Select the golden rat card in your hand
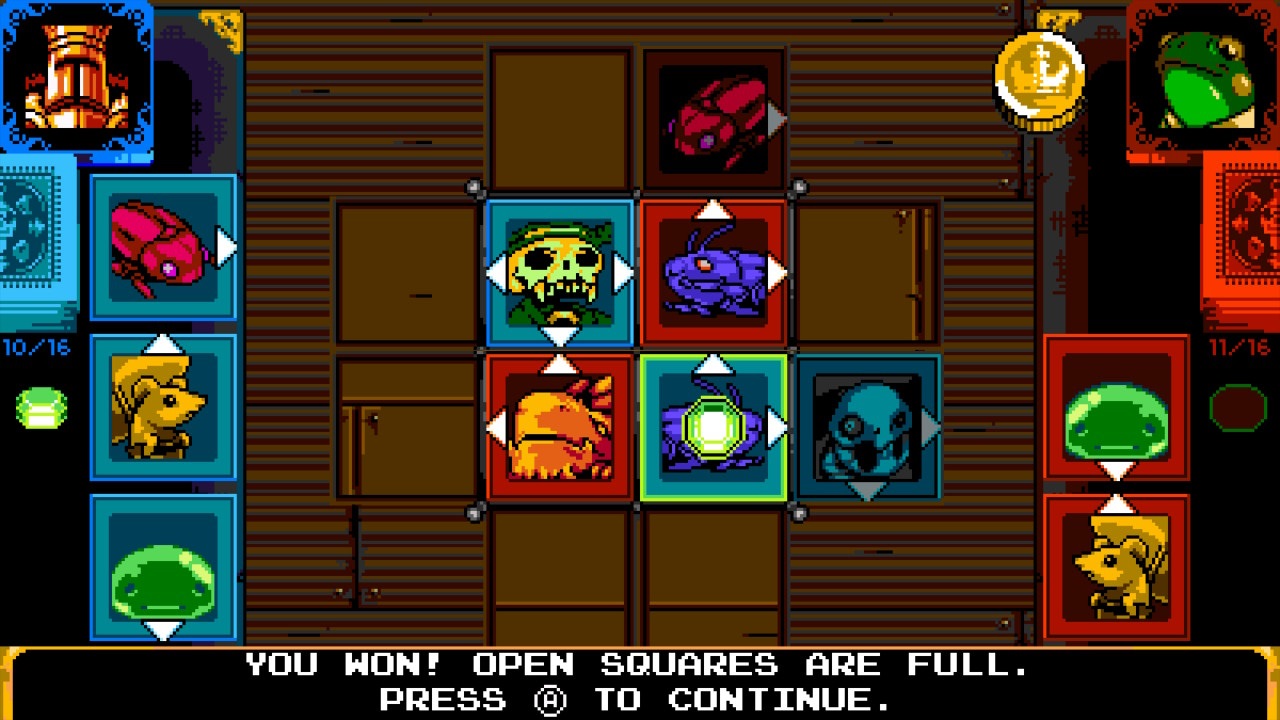The image size is (1280, 720). tap(162, 405)
